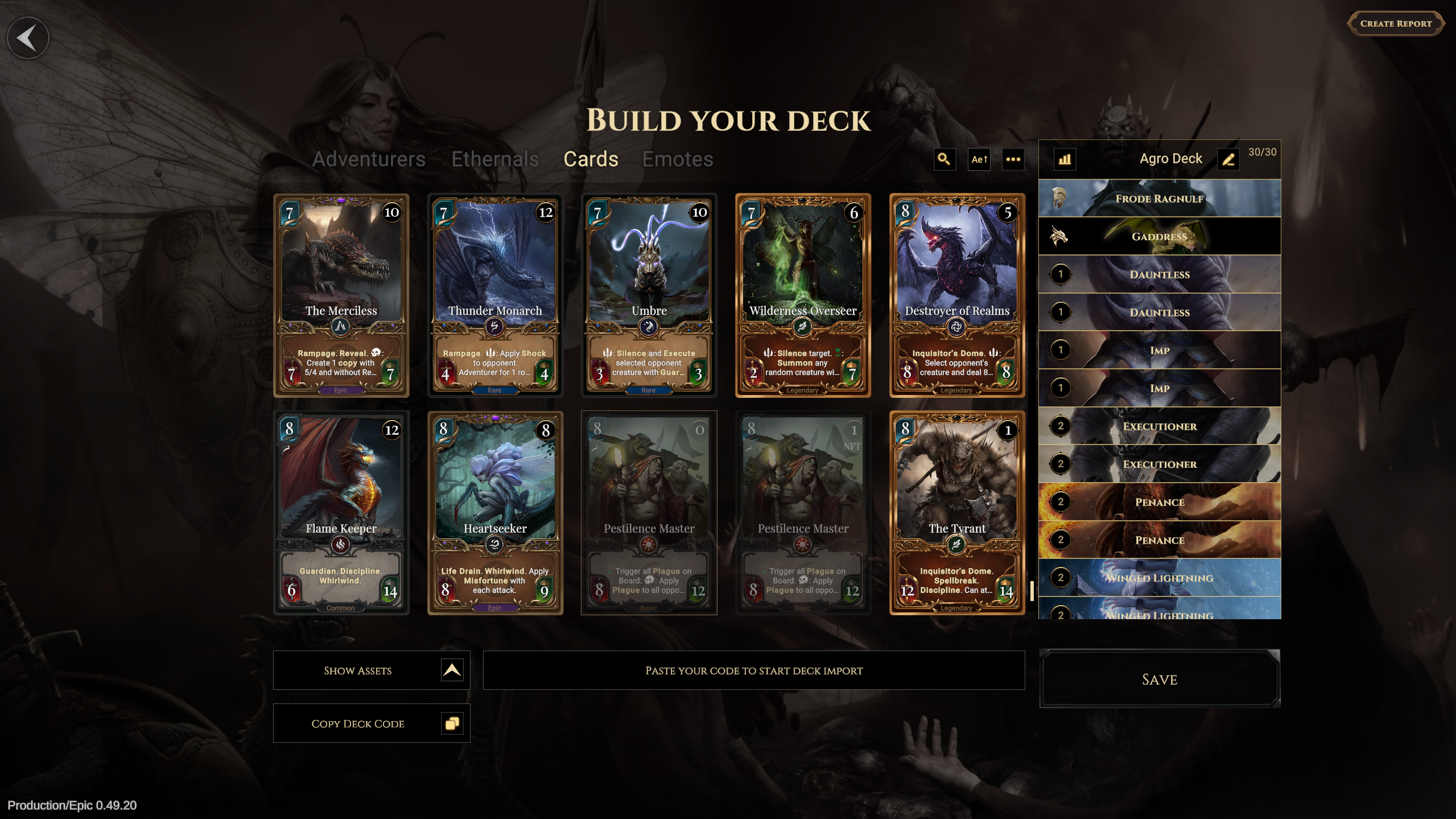Save the current deck
Screen dimensions: 1456x819
[x=1159, y=680]
